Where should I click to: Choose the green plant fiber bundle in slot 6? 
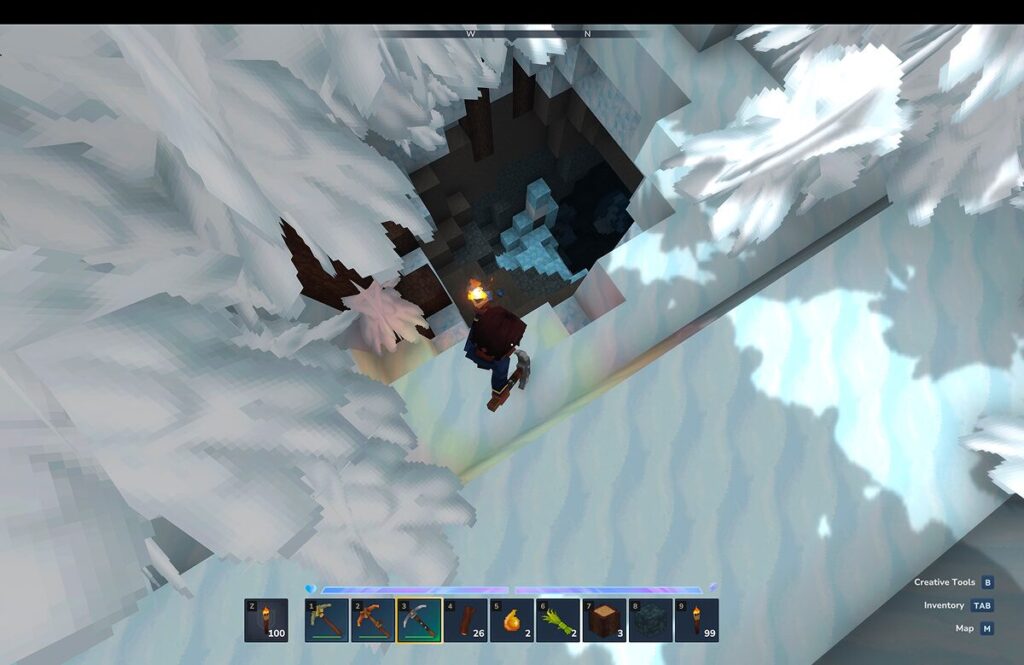558,620
